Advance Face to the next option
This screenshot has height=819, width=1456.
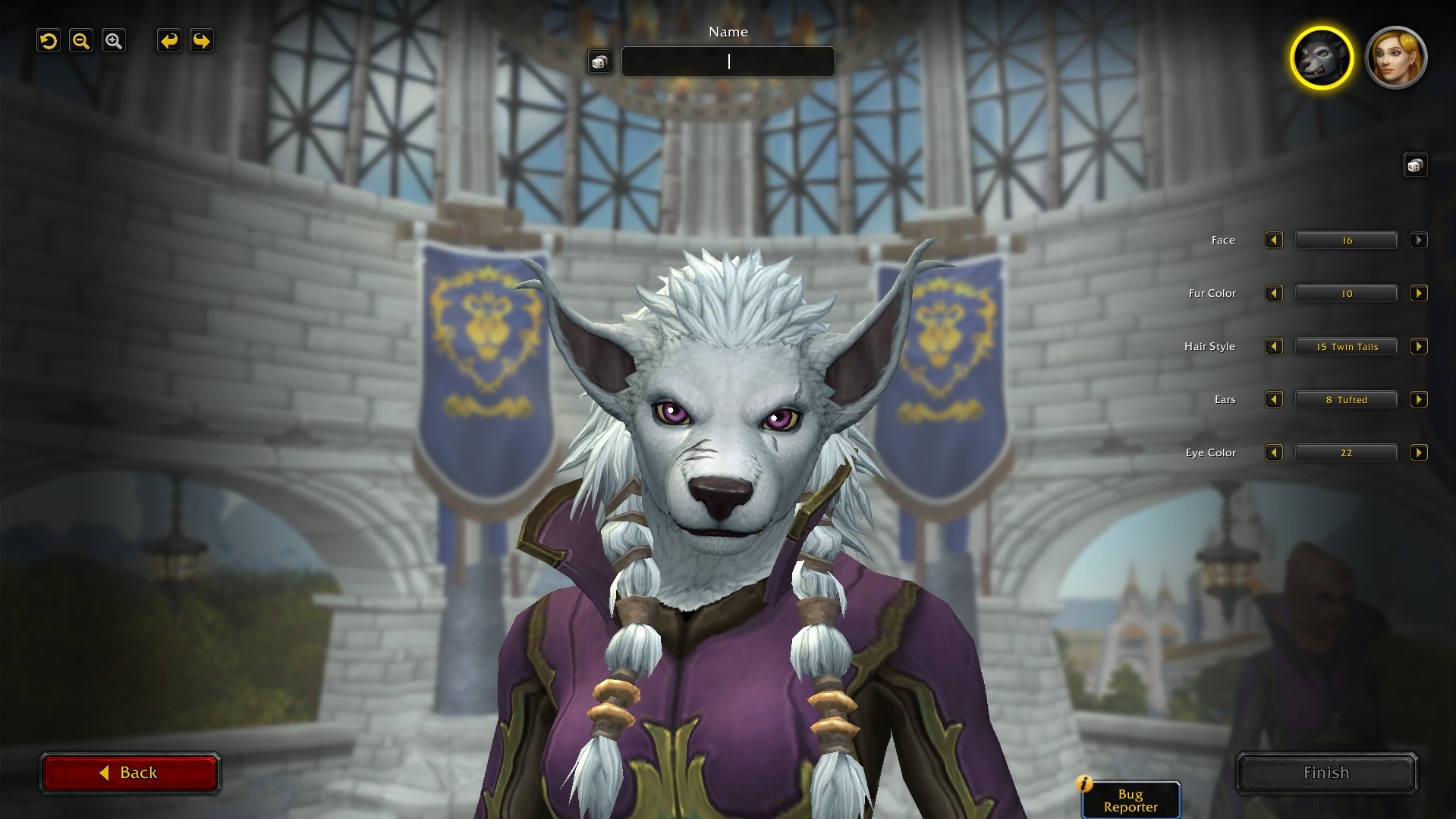1420,240
